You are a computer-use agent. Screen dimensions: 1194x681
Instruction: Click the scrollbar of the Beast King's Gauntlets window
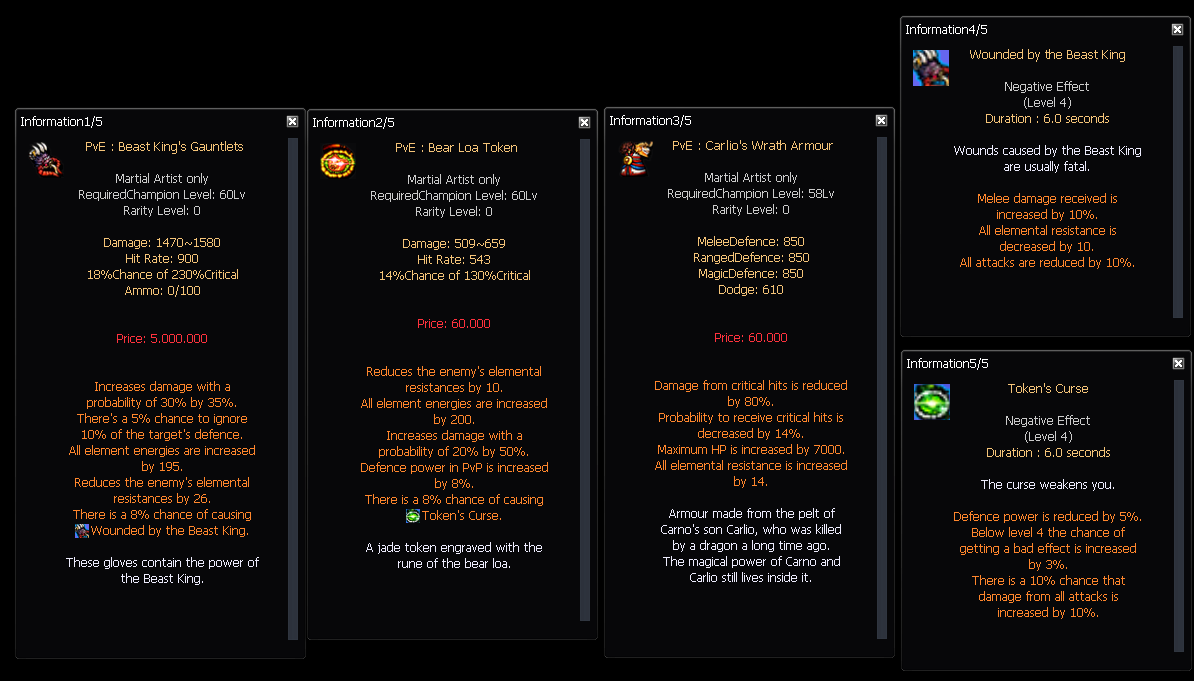(x=293, y=388)
